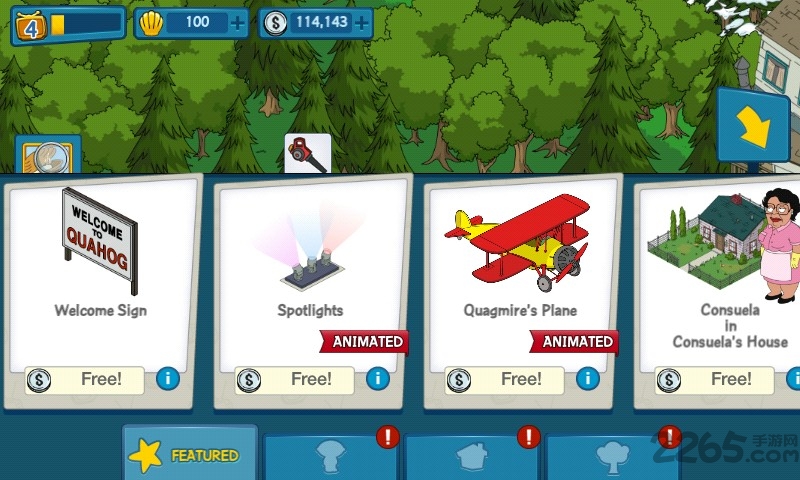Show info for Quagmire's Plane
The height and width of the screenshot is (480, 800).
(x=588, y=379)
